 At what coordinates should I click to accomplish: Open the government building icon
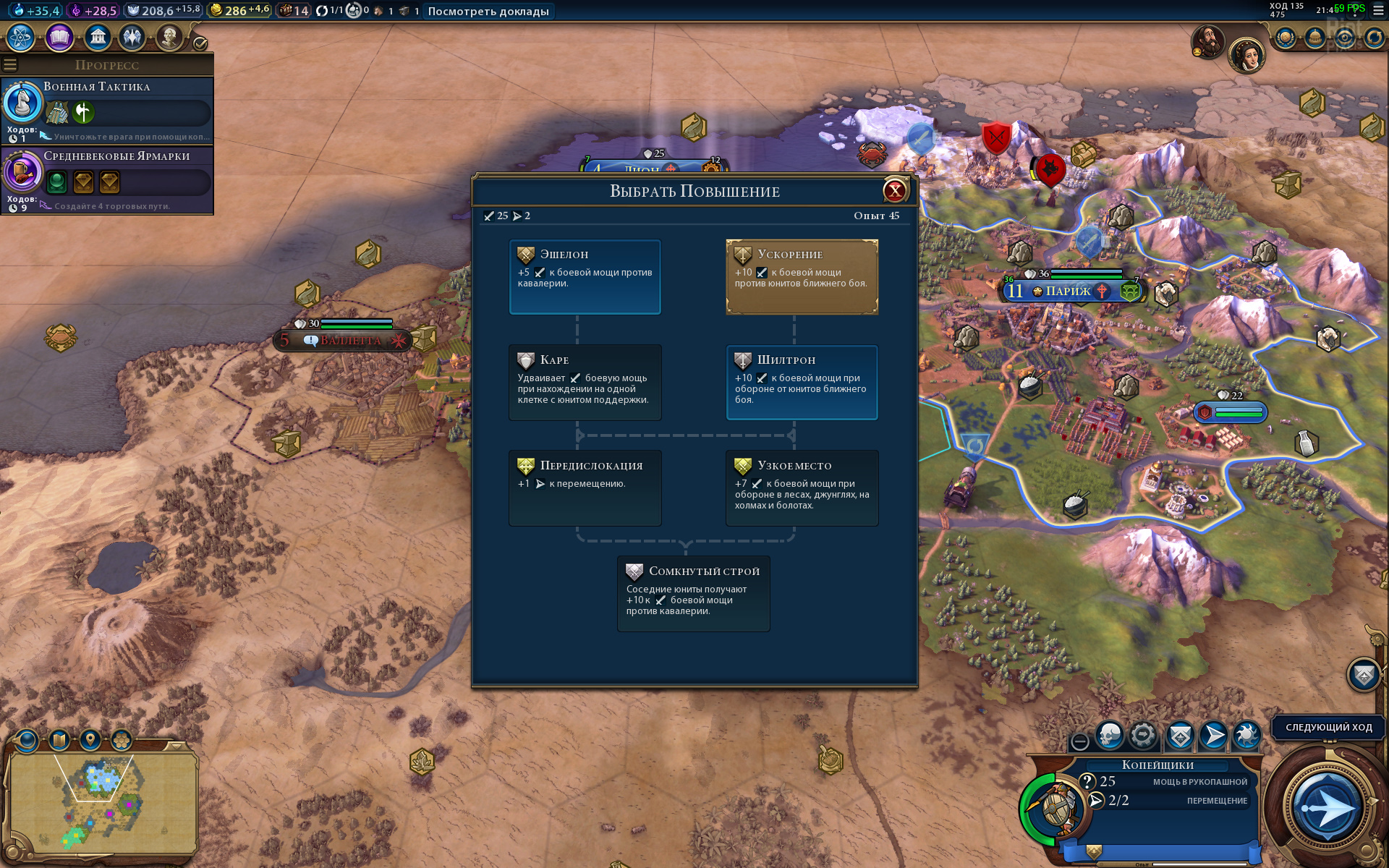coord(98,37)
